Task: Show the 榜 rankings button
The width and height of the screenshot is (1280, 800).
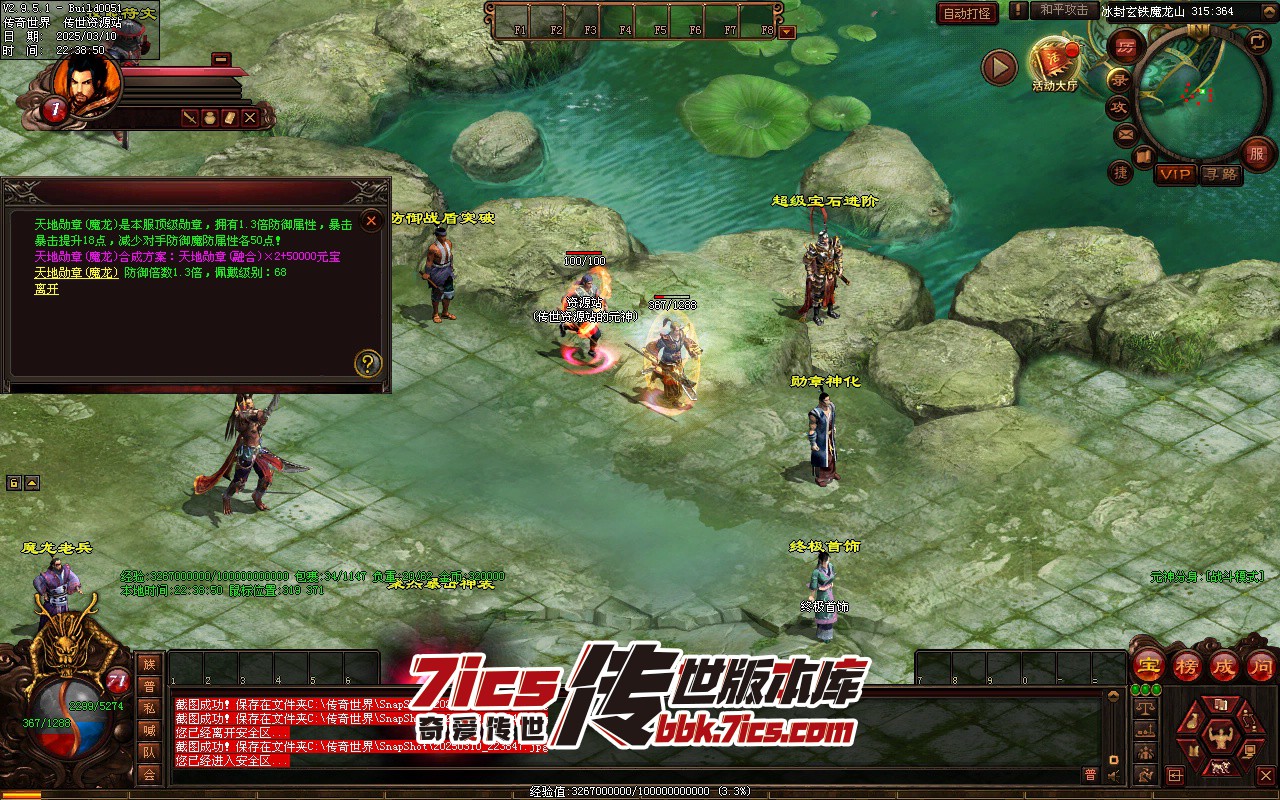Action: pos(1187,664)
